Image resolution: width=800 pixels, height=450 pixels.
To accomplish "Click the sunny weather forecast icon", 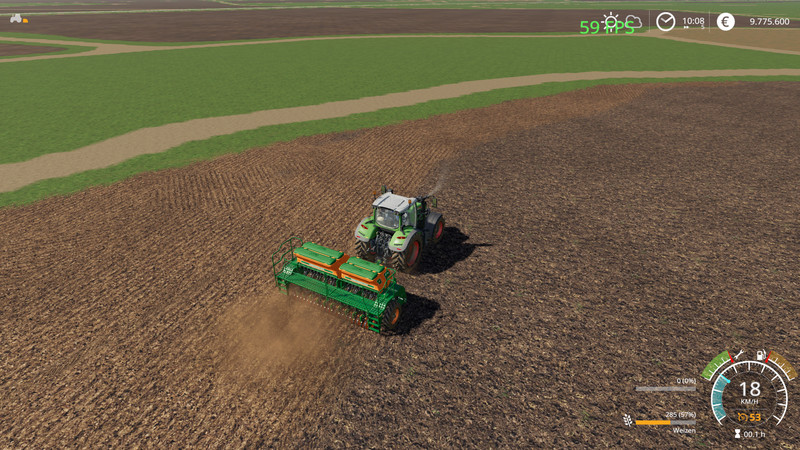I will point(610,20).
